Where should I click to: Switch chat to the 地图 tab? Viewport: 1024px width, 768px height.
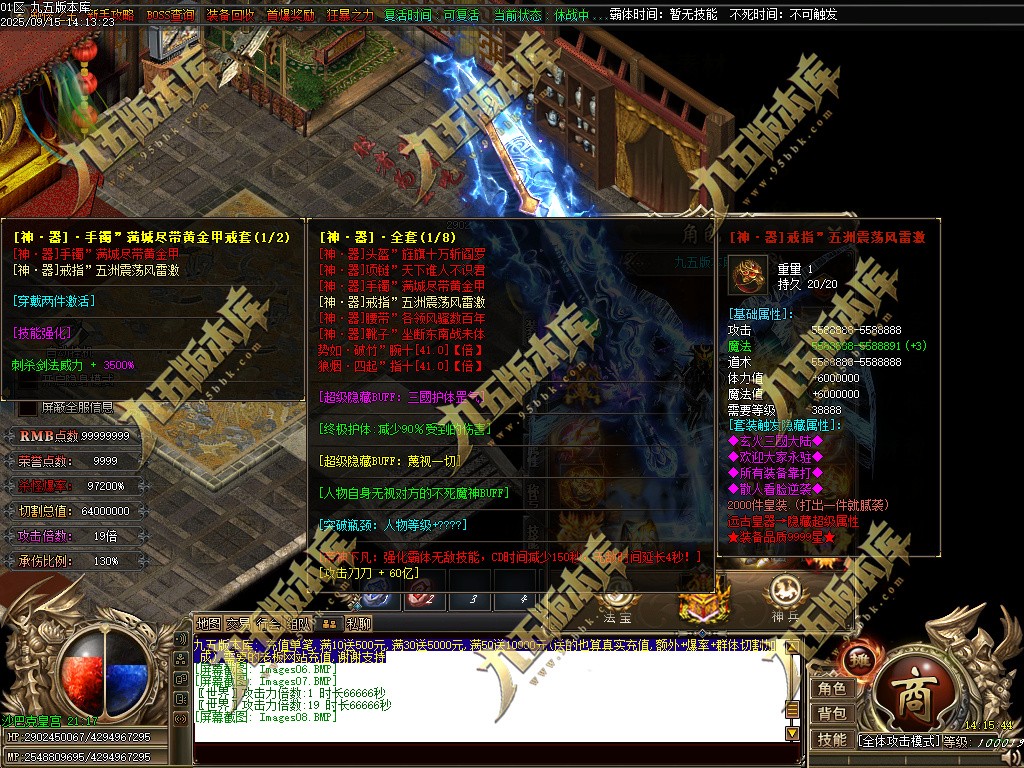[208, 624]
